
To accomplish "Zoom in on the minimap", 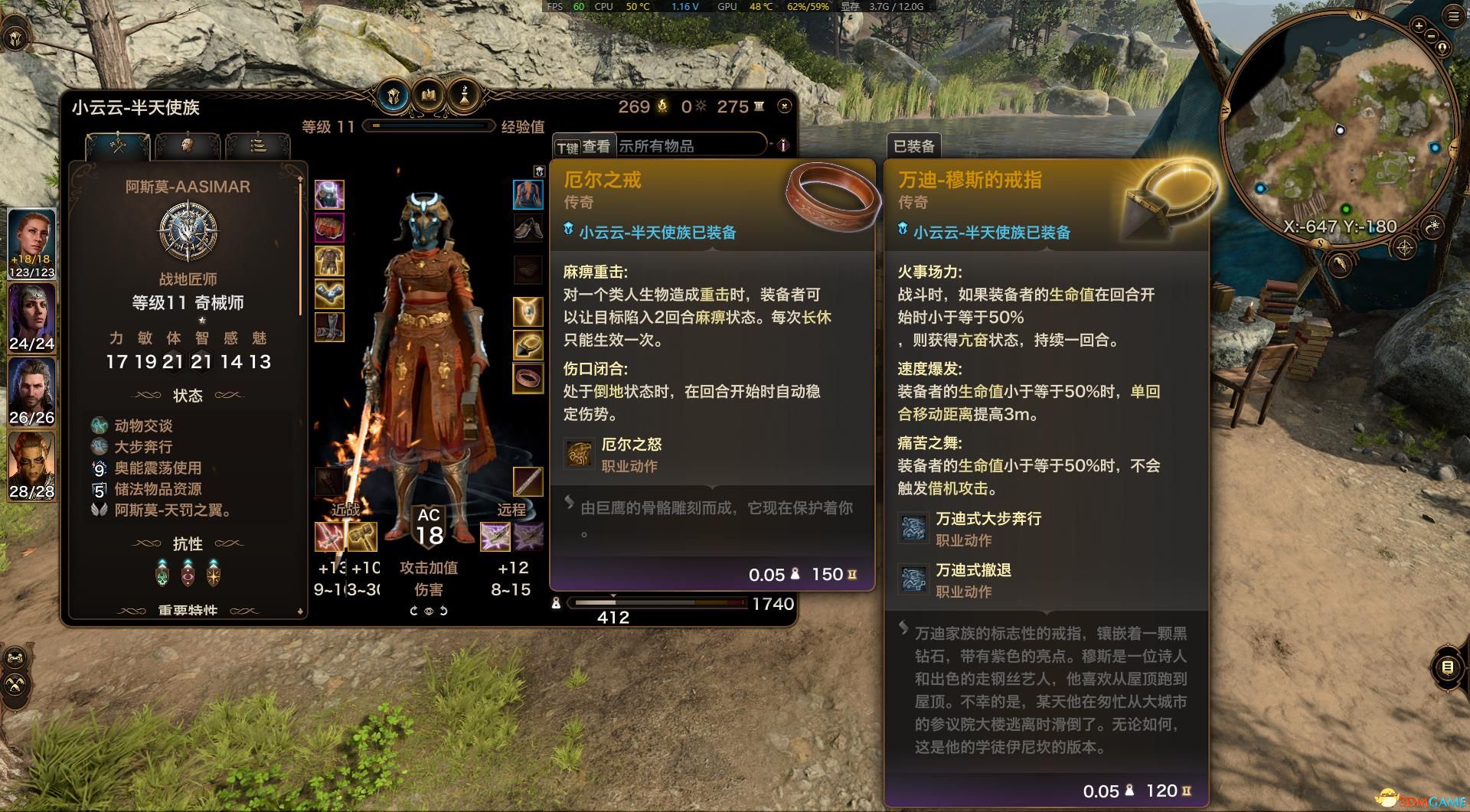I will (1418, 26).
